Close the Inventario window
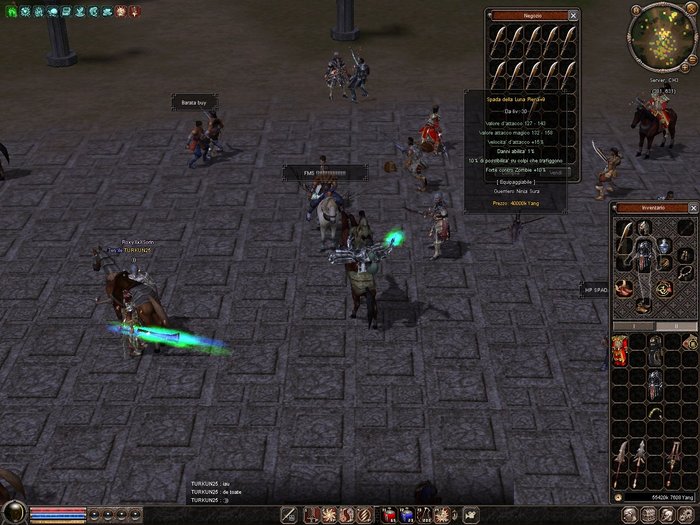 tap(693, 208)
